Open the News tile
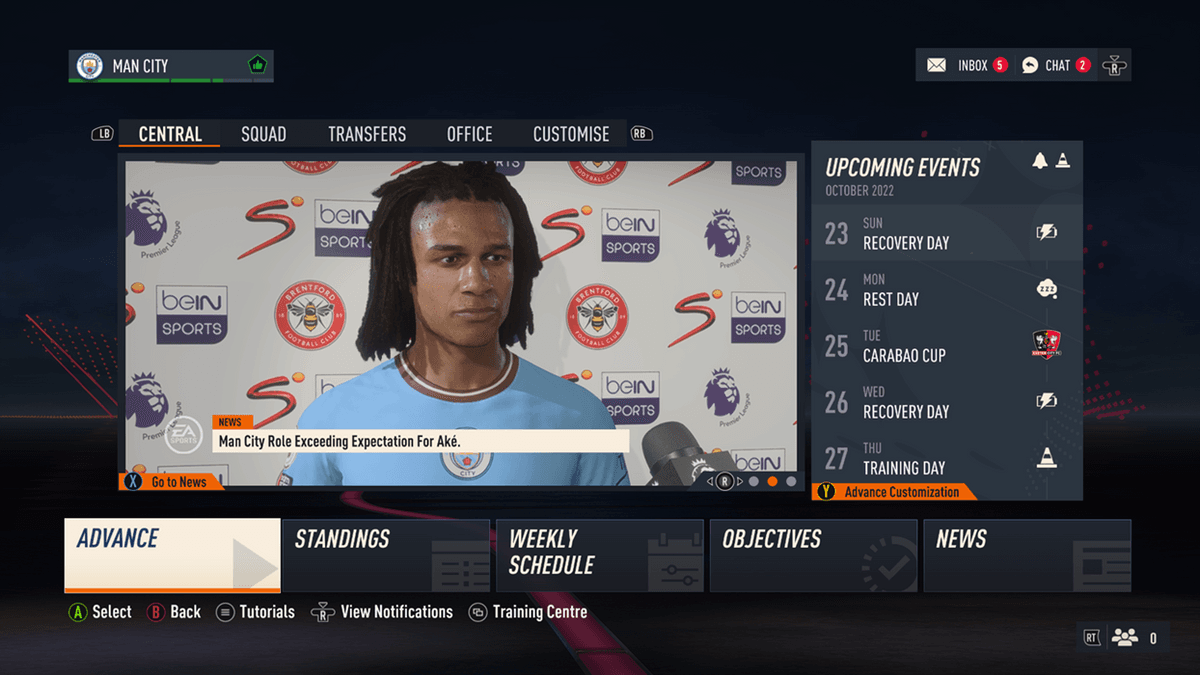Screen dimensions: 1200x675 click(1027, 555)
